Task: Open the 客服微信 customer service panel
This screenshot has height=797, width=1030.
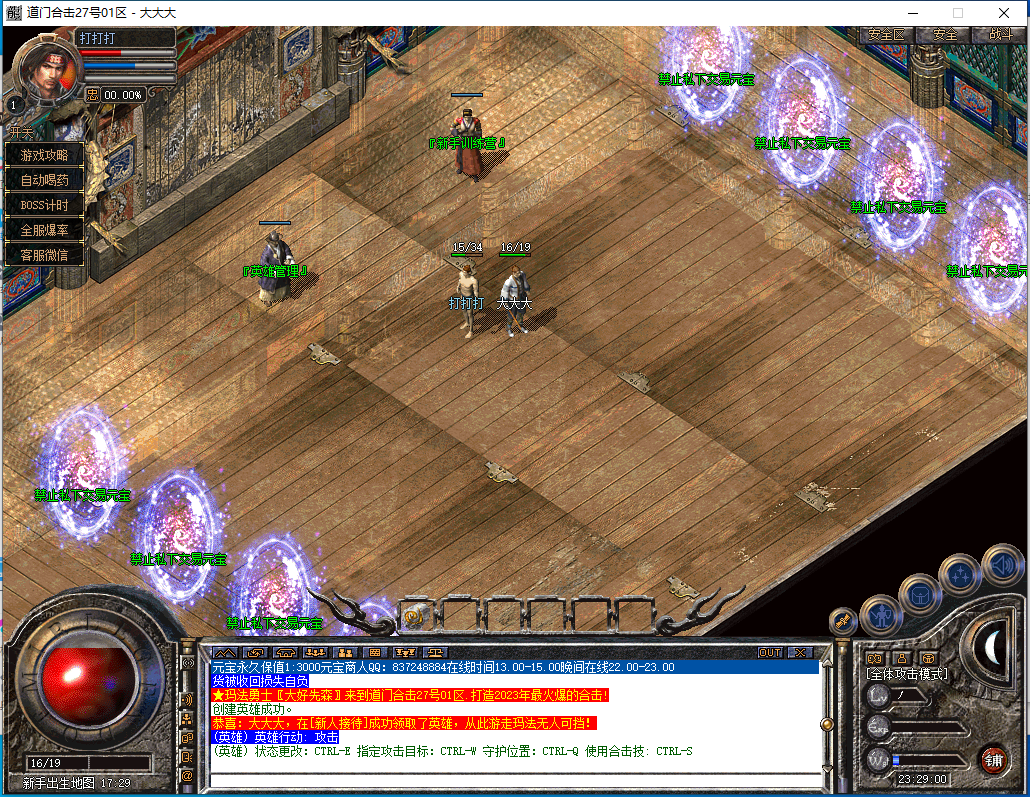Action: [x=45, y=255]
